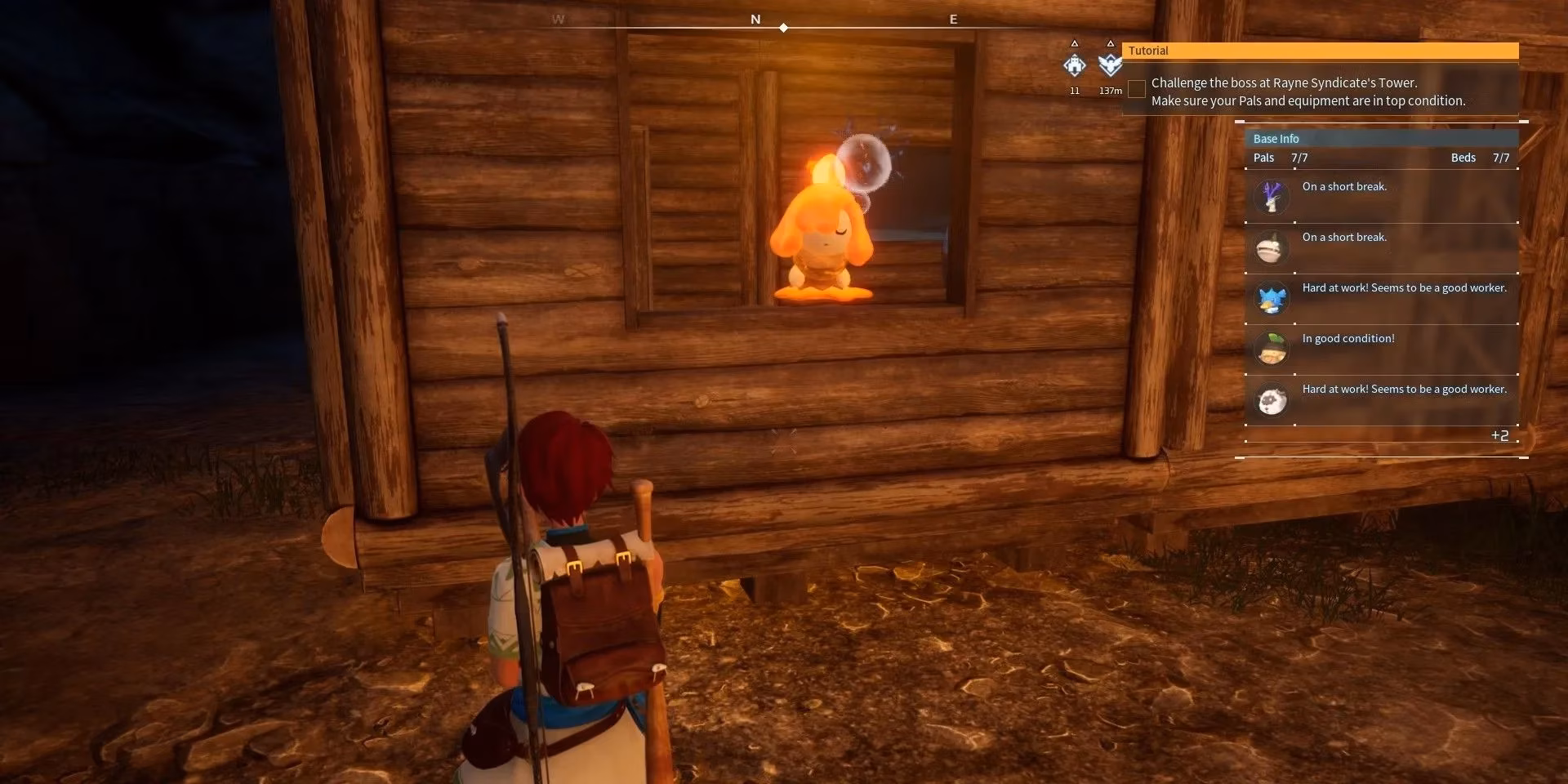The width and height of the screenshot is (1568, 784).
Task: Choose the brown-and-cream round Pal portrait
Action: pos(1272,248)
